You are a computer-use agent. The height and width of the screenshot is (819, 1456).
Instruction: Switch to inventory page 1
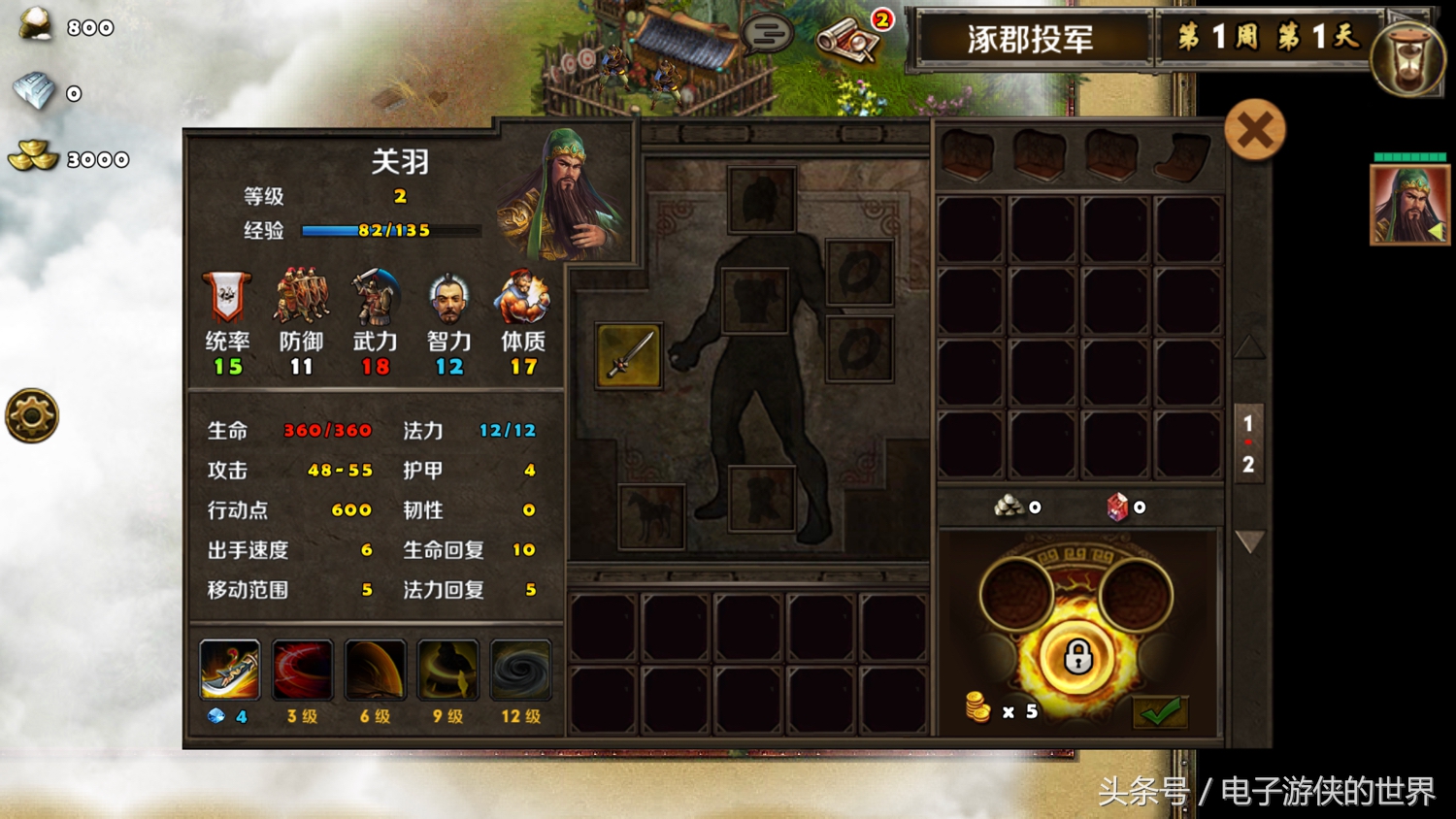1248,424
